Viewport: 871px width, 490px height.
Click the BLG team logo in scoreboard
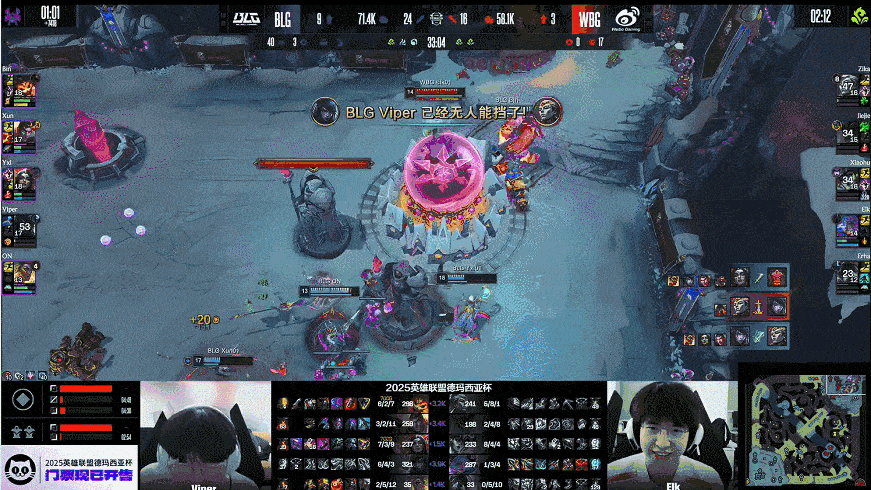246,17
